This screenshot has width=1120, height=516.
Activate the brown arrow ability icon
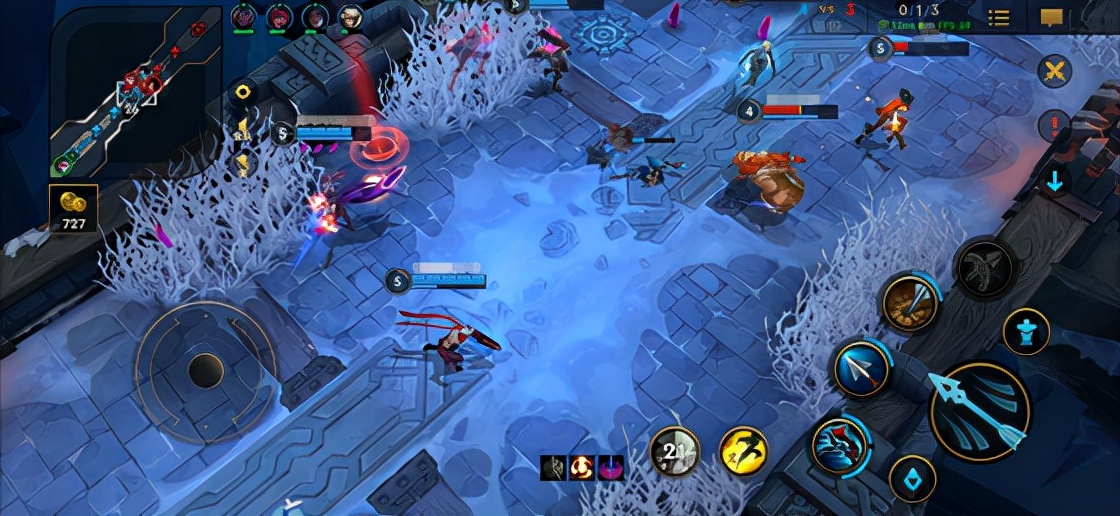pyautogui.click(x=910, y=303)
